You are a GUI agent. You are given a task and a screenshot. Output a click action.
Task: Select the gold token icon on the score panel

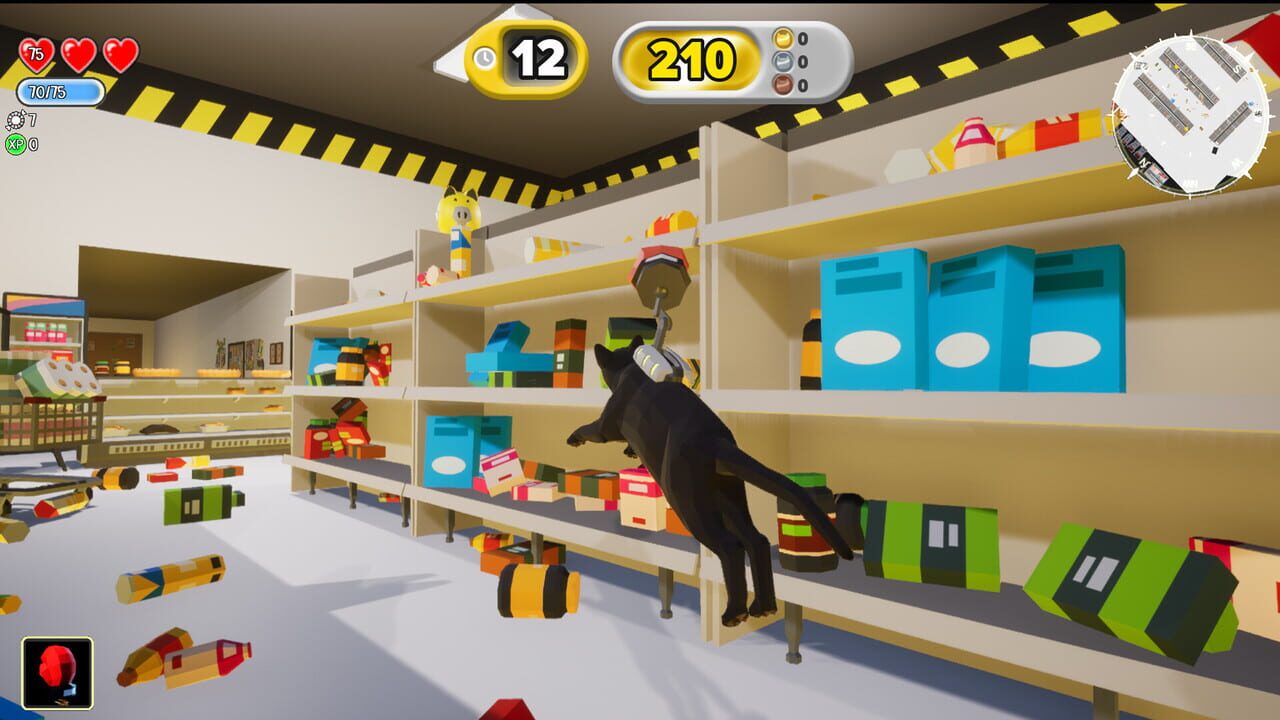pyautogui.click(x=781, y=40)
